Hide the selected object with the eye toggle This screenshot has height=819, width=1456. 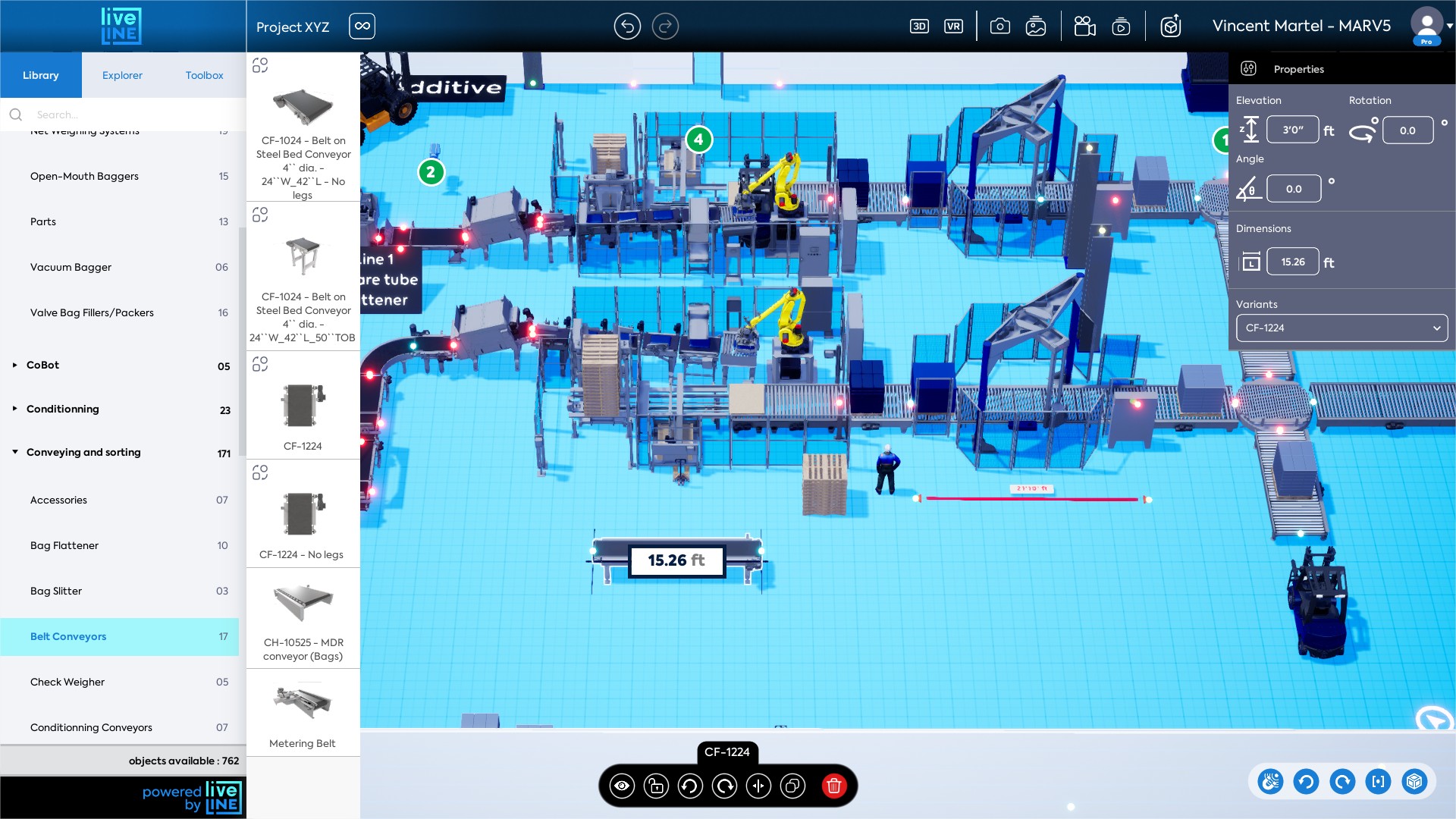tap(623, 786)
